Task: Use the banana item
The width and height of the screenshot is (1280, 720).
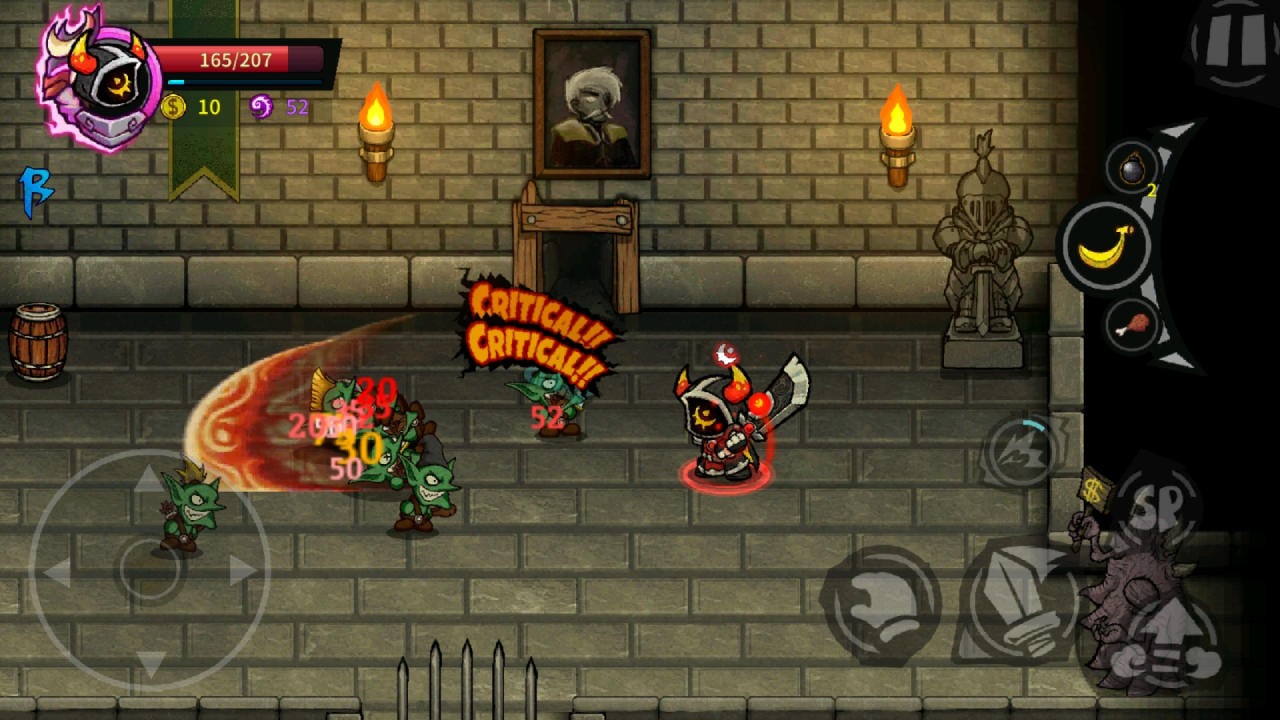Action: [1106, 245]
